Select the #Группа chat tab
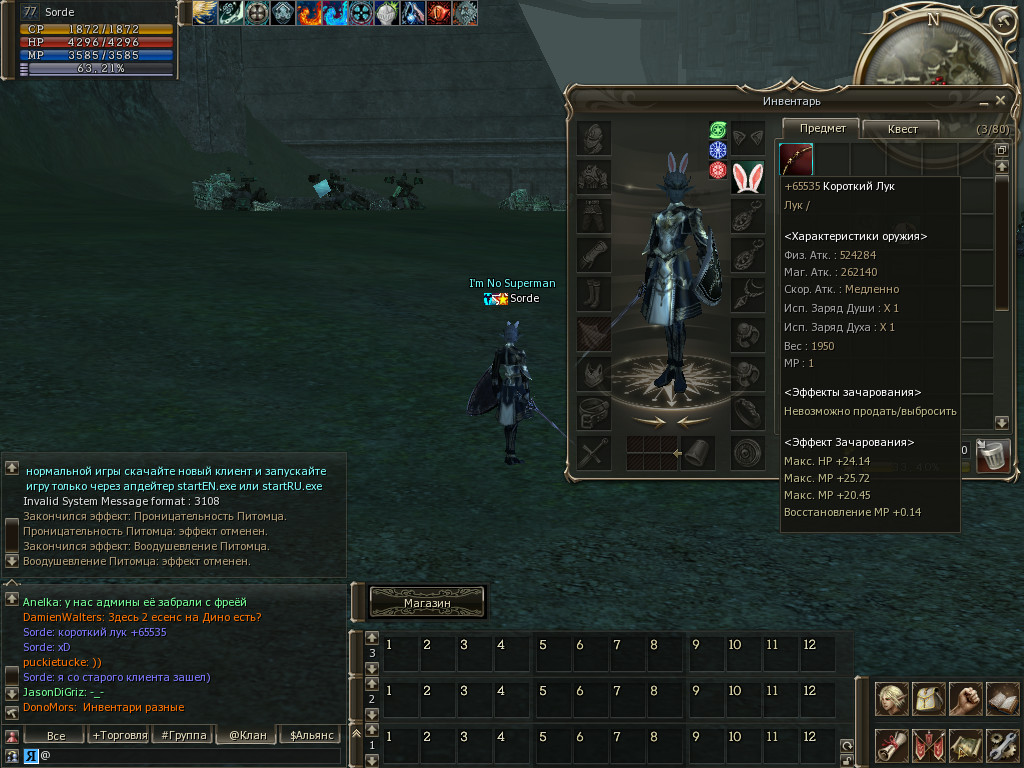The width and height of the screenshot is (1024, 768). tap(181, 736)
